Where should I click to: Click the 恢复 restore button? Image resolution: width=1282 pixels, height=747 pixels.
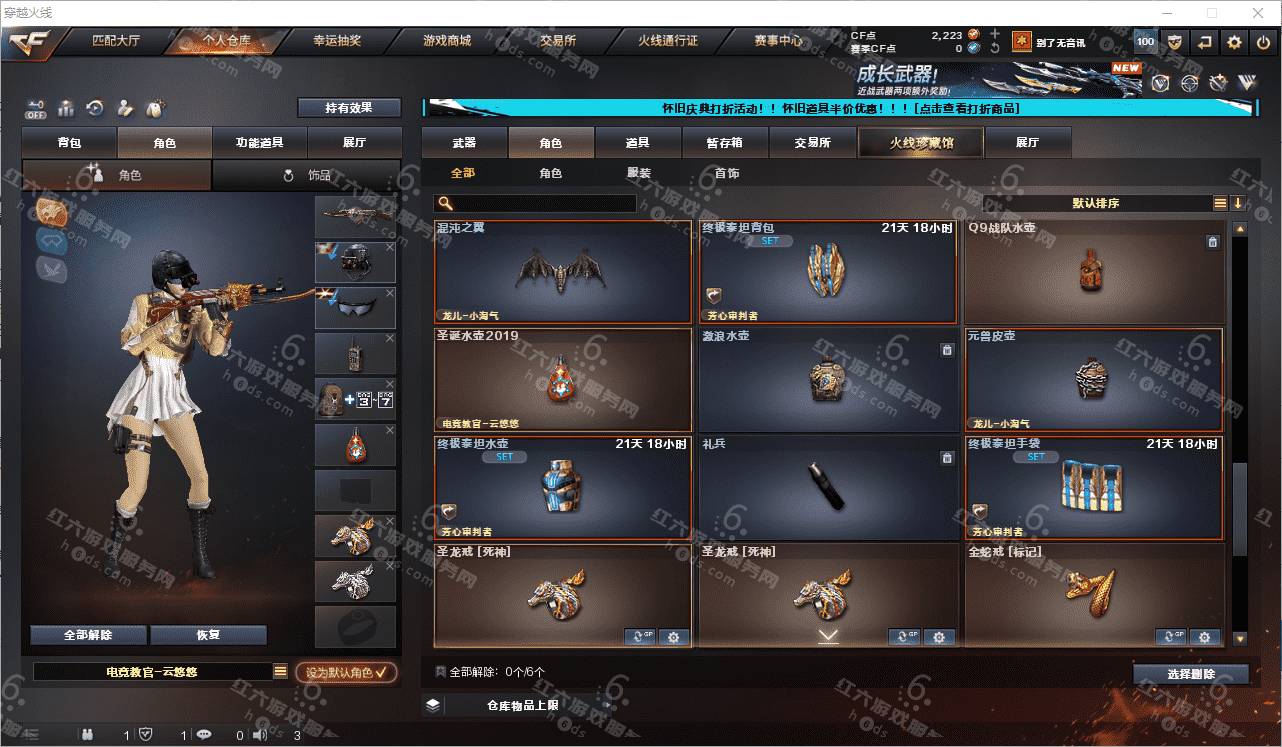coord(208,635)
